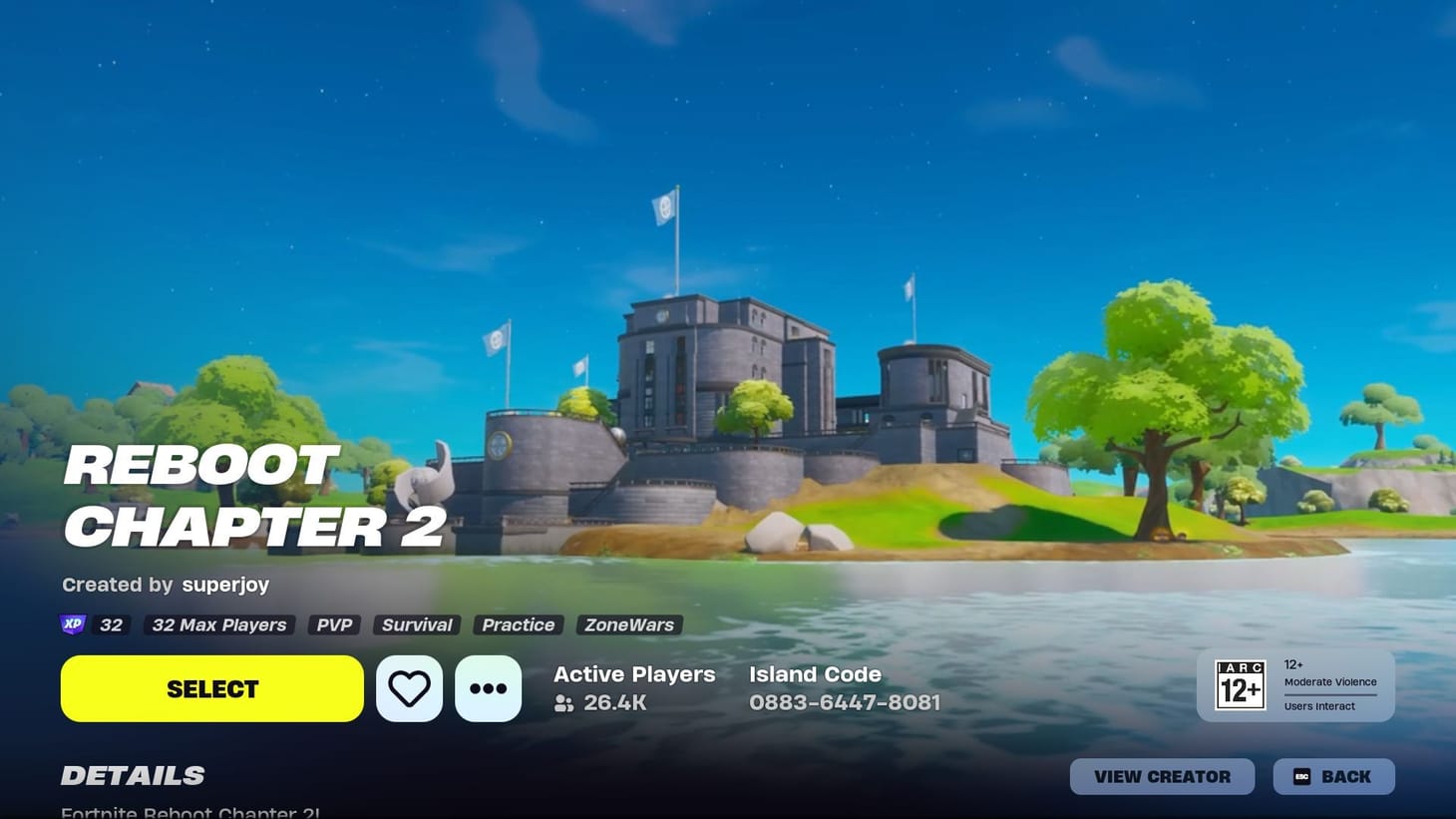1456x819 pixels.
Task: Toggle the ZoneWars tag
Action: 628,624
